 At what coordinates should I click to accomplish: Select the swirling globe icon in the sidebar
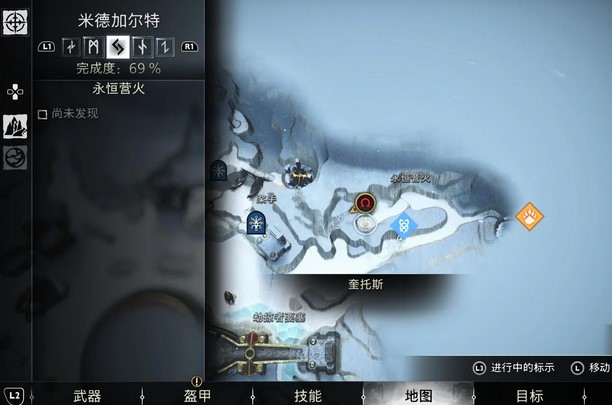(x=15, y=157)
